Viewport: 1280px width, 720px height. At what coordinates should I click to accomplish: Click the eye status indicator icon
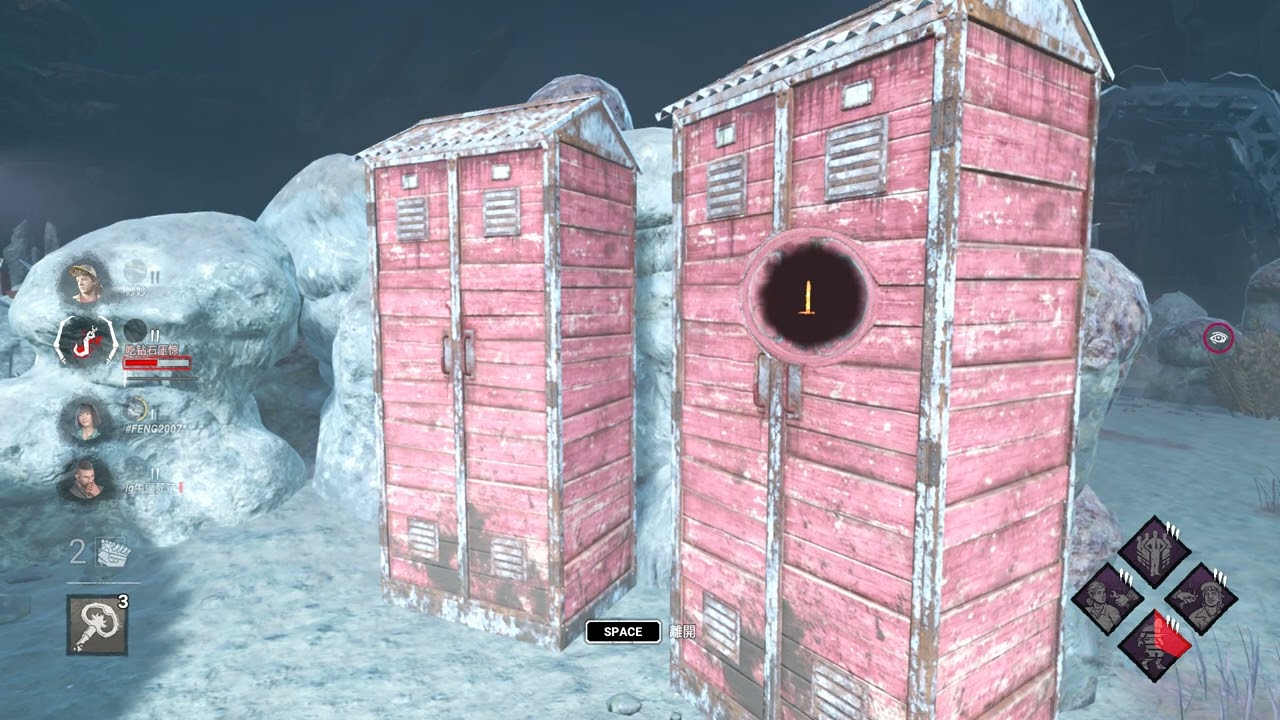tap(1218, 338)
